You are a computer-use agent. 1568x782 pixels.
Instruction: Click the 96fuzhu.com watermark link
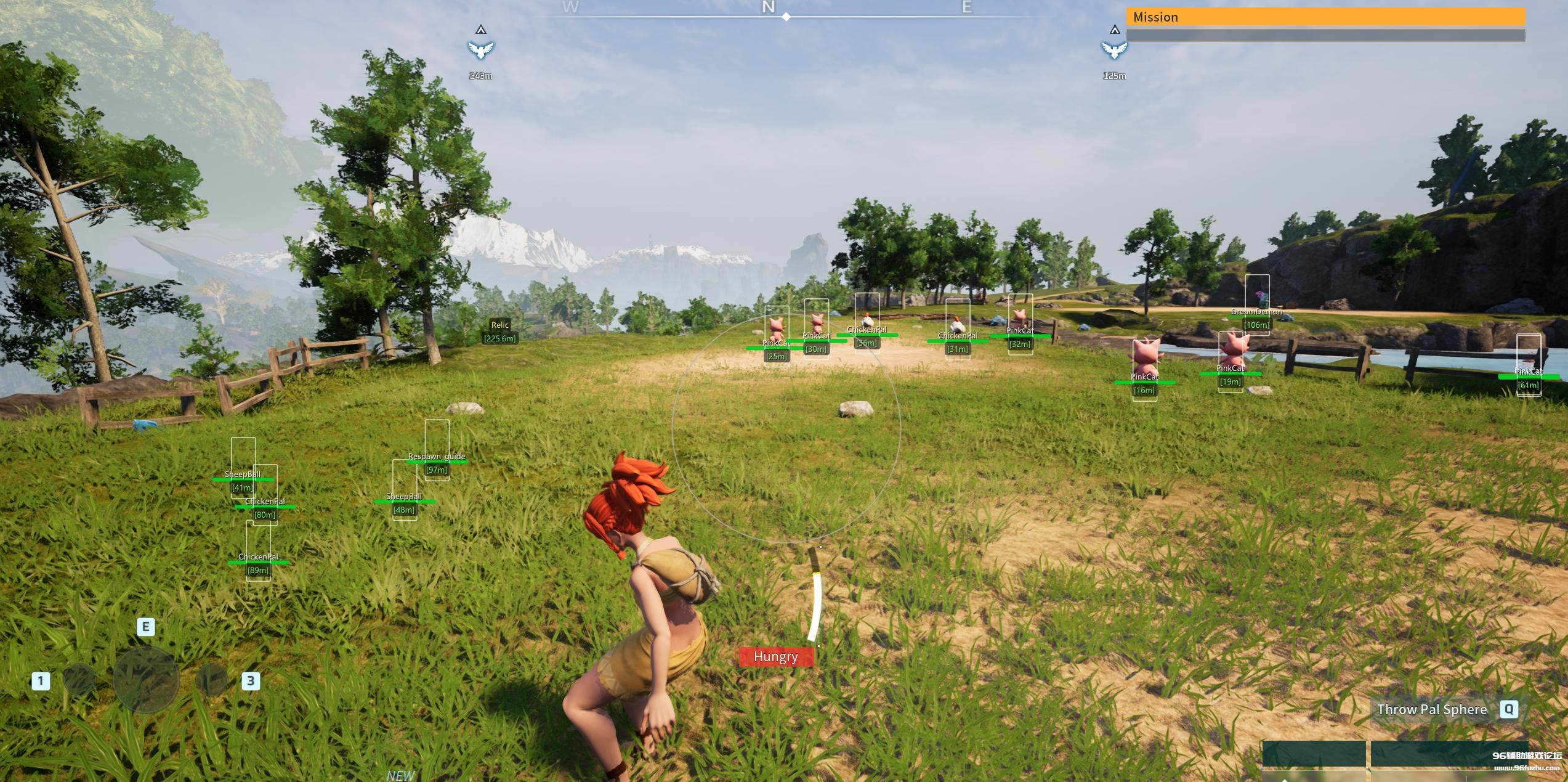(1527, 768)
